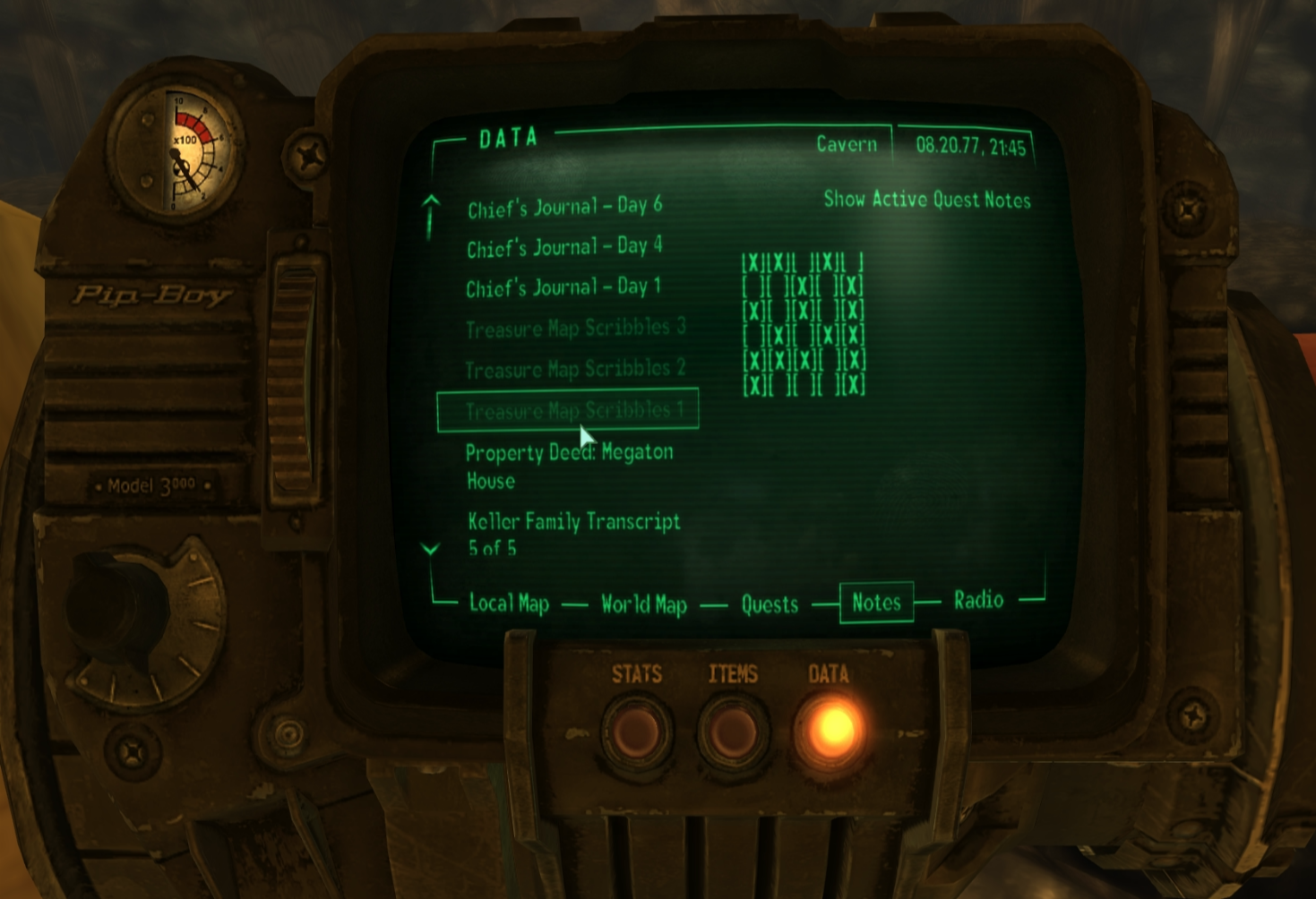Open Keller Family Transcript 5 of 5

pyautogui.click(x=573, y=534)
